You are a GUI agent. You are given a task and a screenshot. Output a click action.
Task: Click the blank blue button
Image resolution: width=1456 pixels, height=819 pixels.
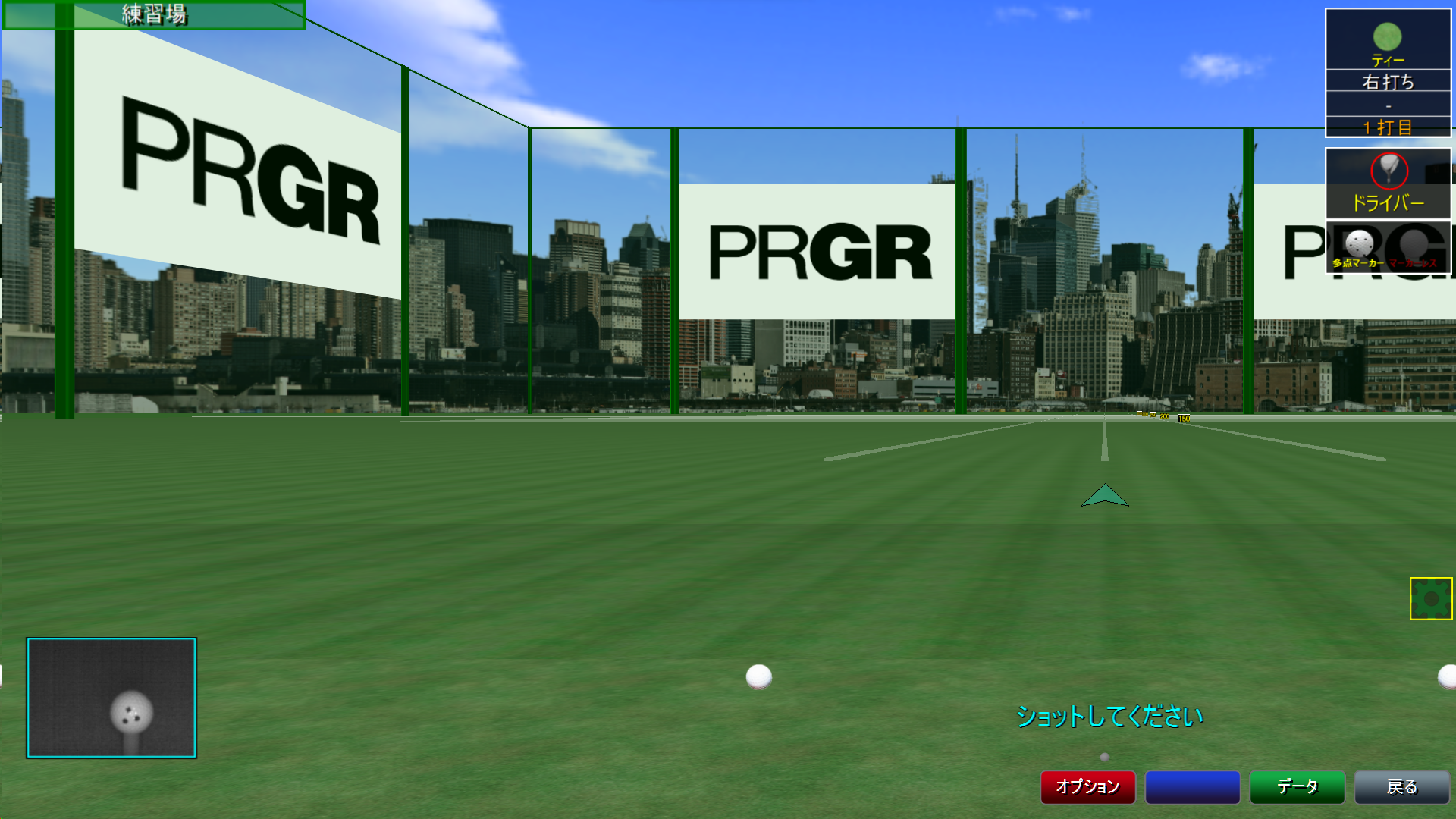(1192, 786)
